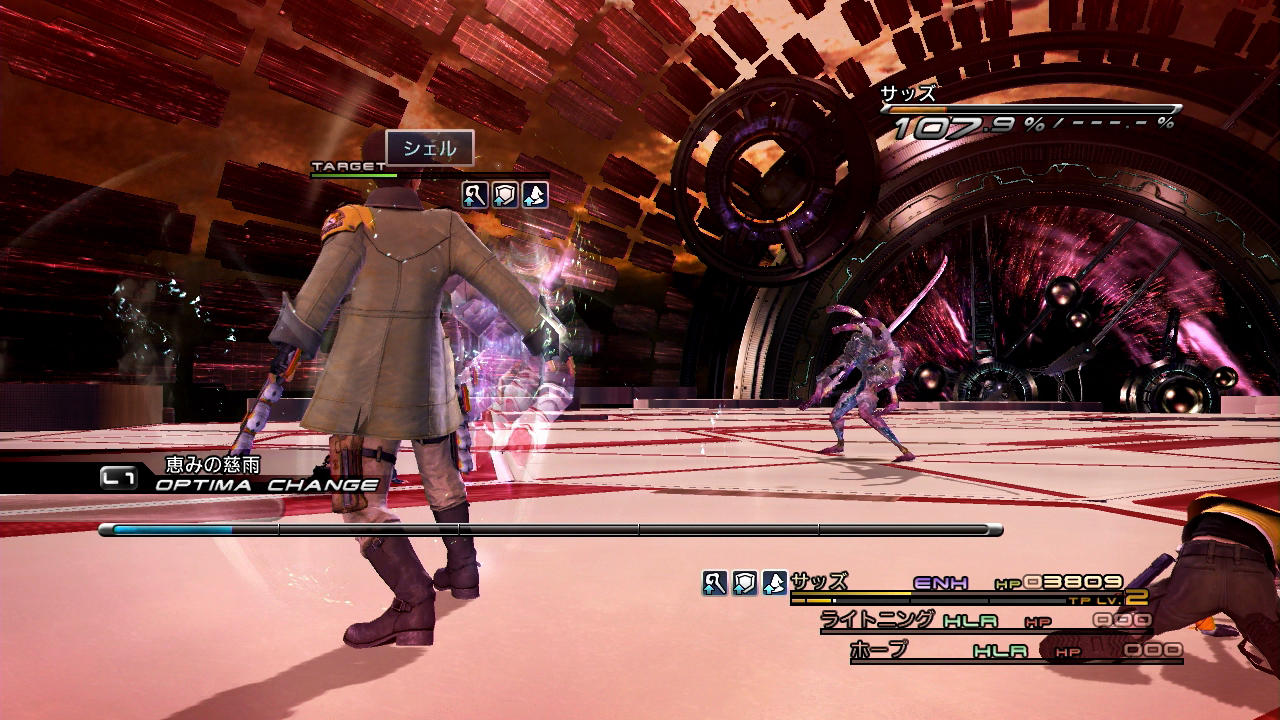This screenshot has width=1280, height=720.
Task: Click the shield buff icon under the TARGET bar
Action: pos(505,195)
